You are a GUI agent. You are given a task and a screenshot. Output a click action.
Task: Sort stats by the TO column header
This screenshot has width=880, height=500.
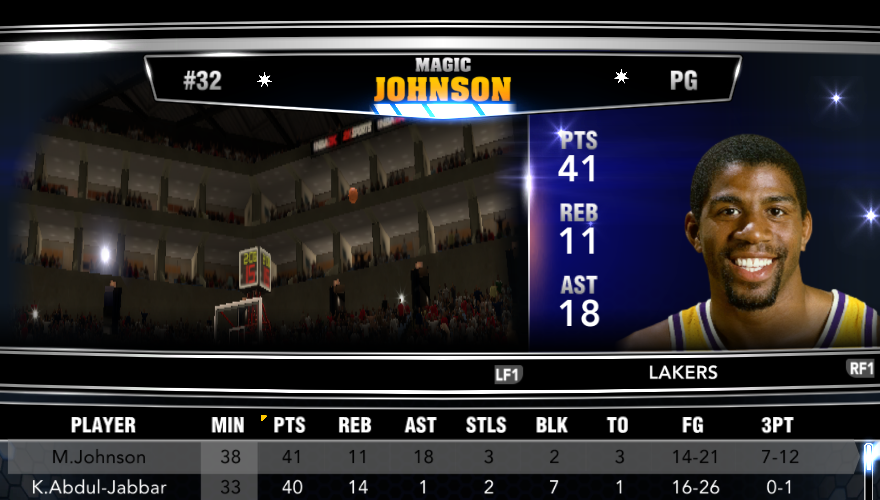pos(618,425)
